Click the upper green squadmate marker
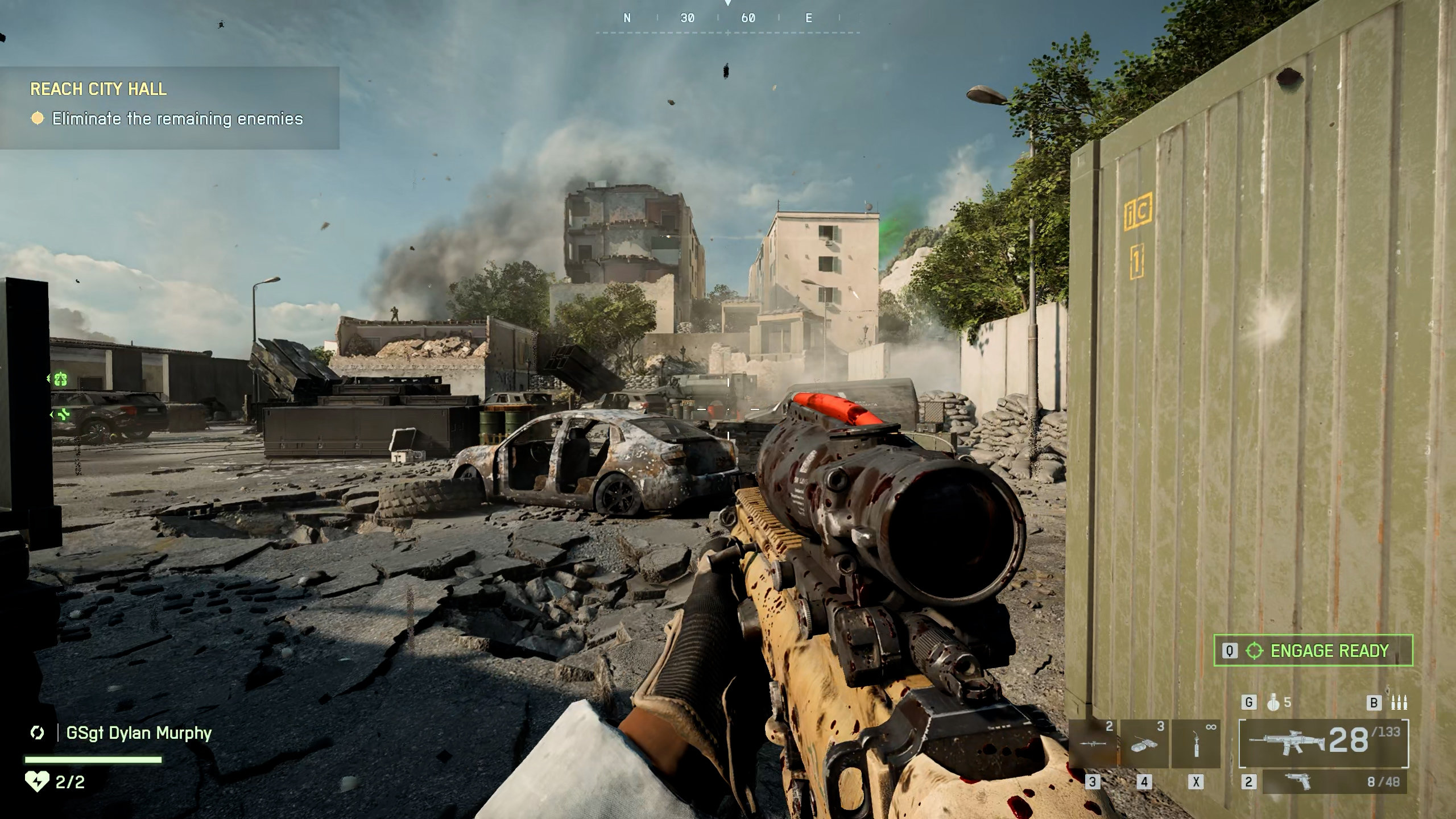Screen dimensions: 1456x819 (60, 379)
